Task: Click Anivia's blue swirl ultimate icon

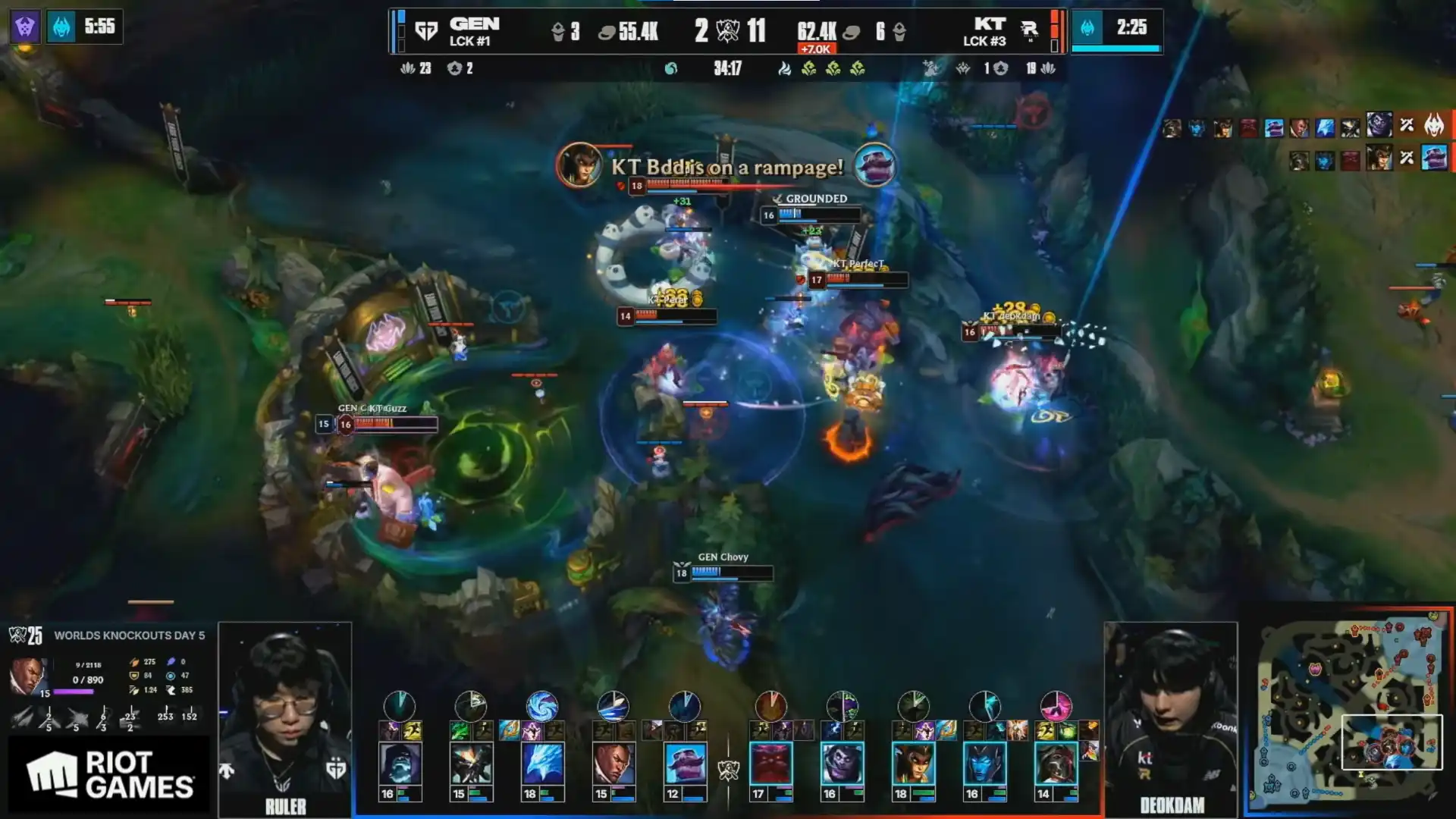Action: (542, 706)
